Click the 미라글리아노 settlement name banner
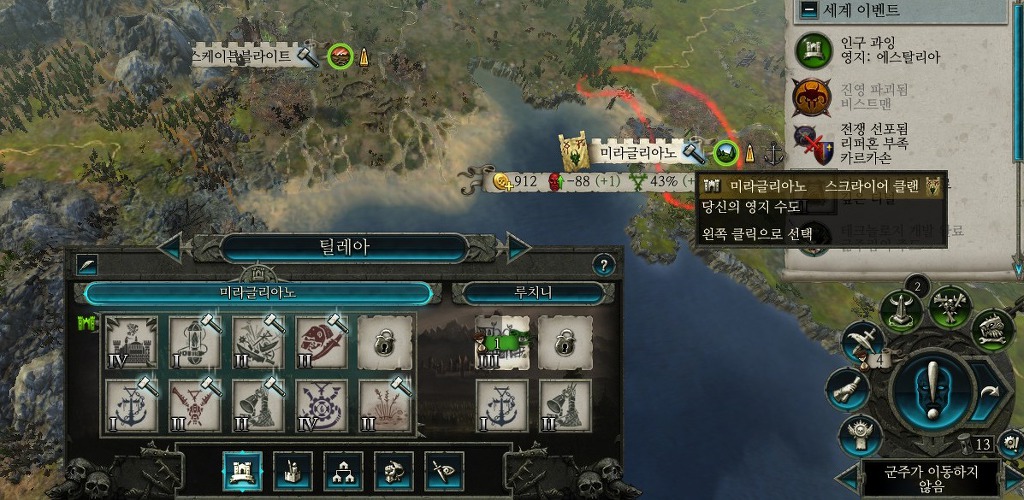The image size is (1024, 500). point(639,152)
